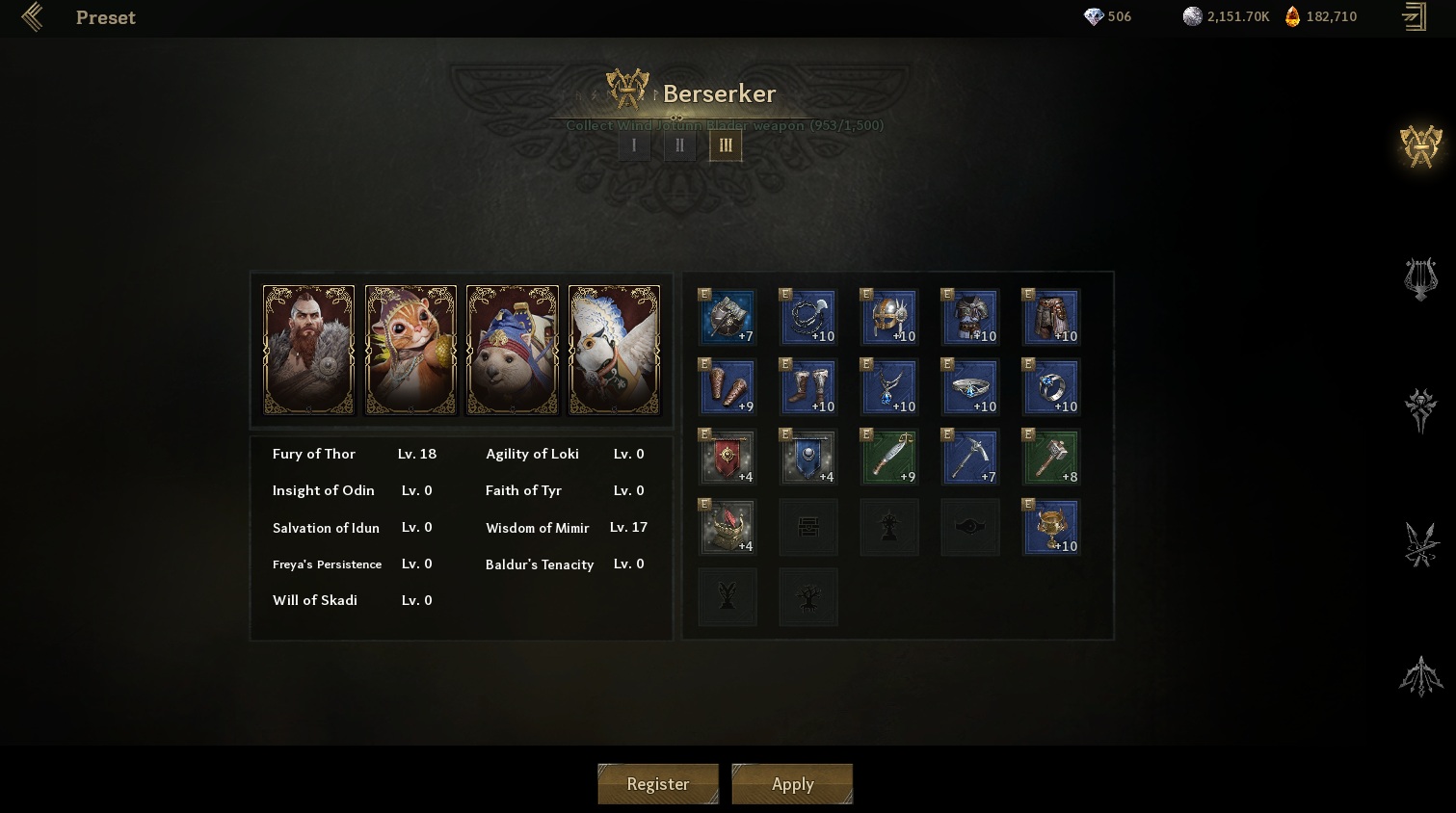Viewport: 1456px width, 813px height.
Task: Select the horned helmet +10 slot
Action: tap(888, 317)
